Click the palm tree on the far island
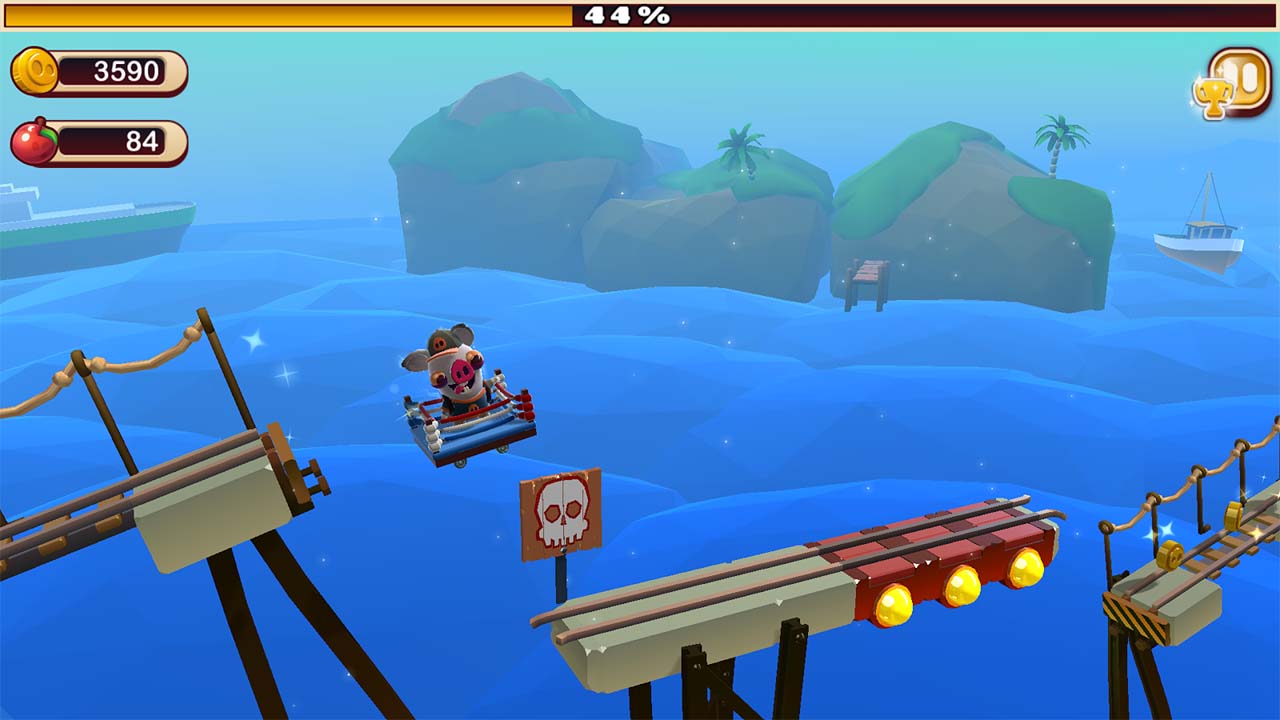Screen dimensions: 1280x720 (1057, 140)
